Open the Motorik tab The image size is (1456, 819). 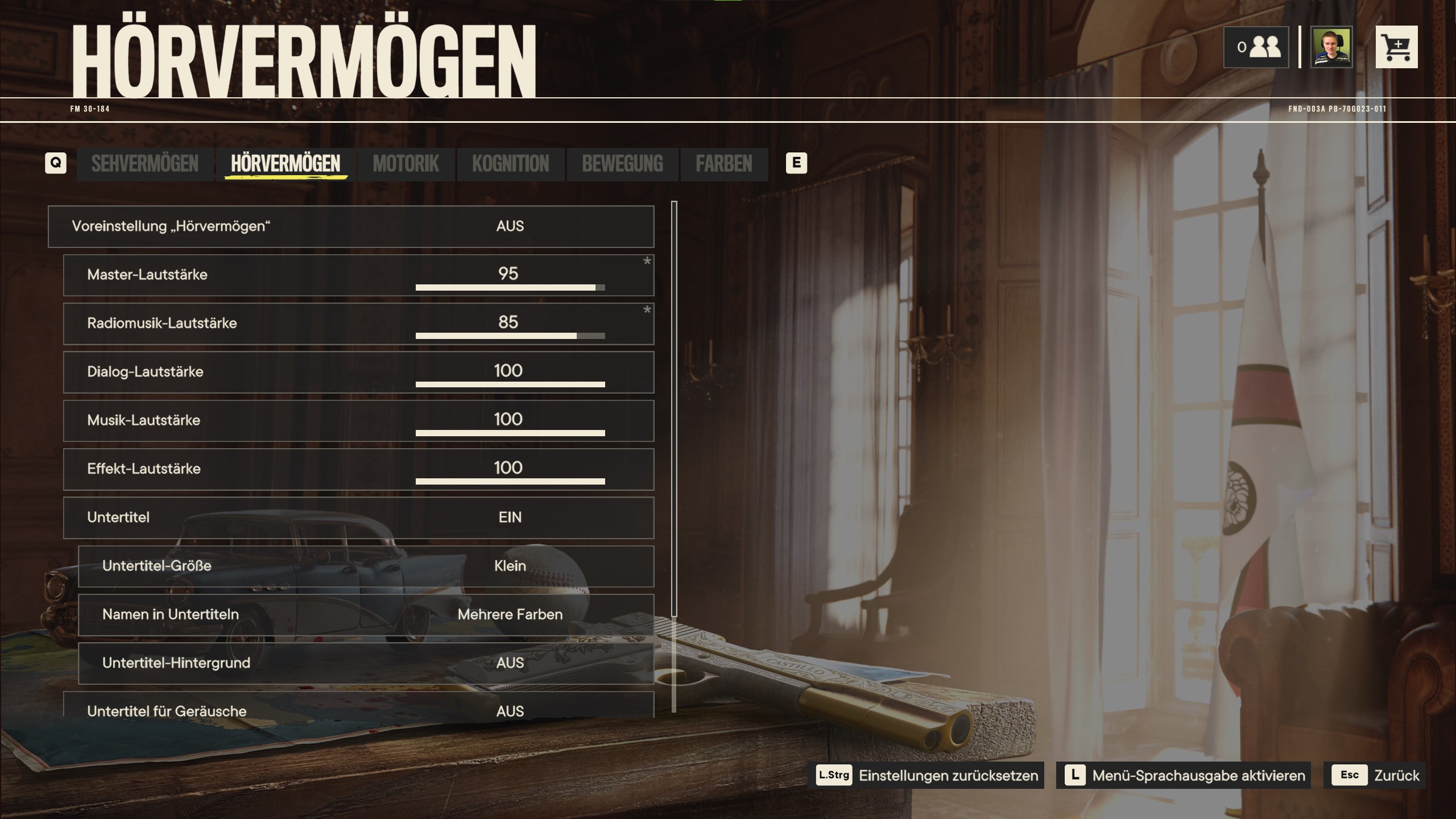coord(406,164)
